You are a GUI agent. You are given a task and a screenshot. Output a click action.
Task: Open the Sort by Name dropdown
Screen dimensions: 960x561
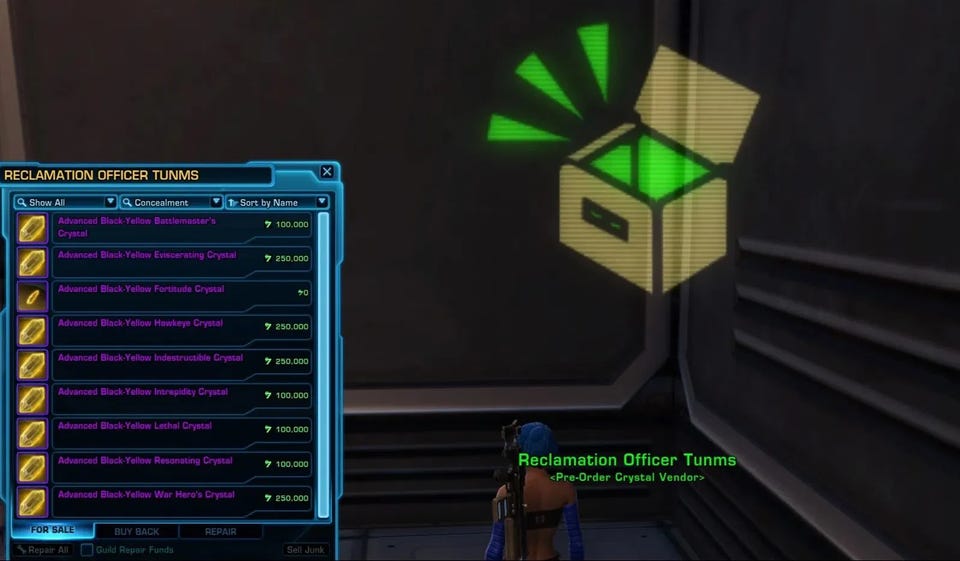point(277,202)
